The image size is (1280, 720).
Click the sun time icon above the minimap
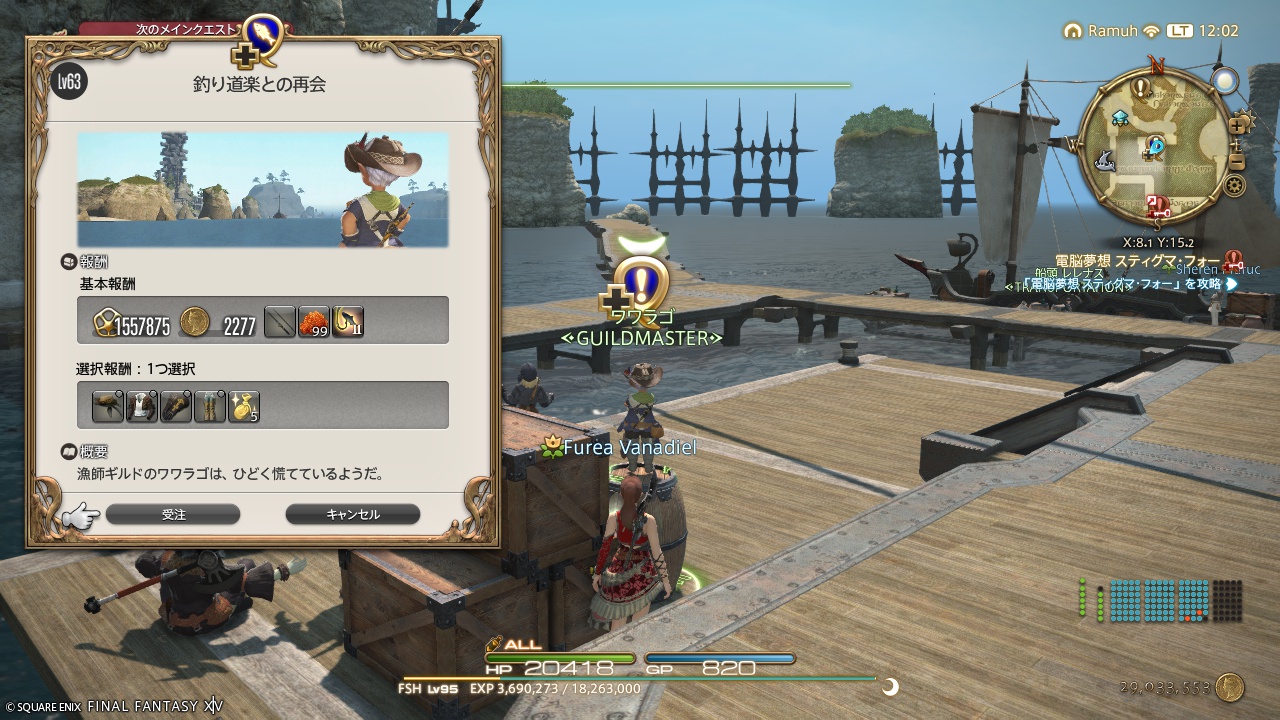(1225, 79)
